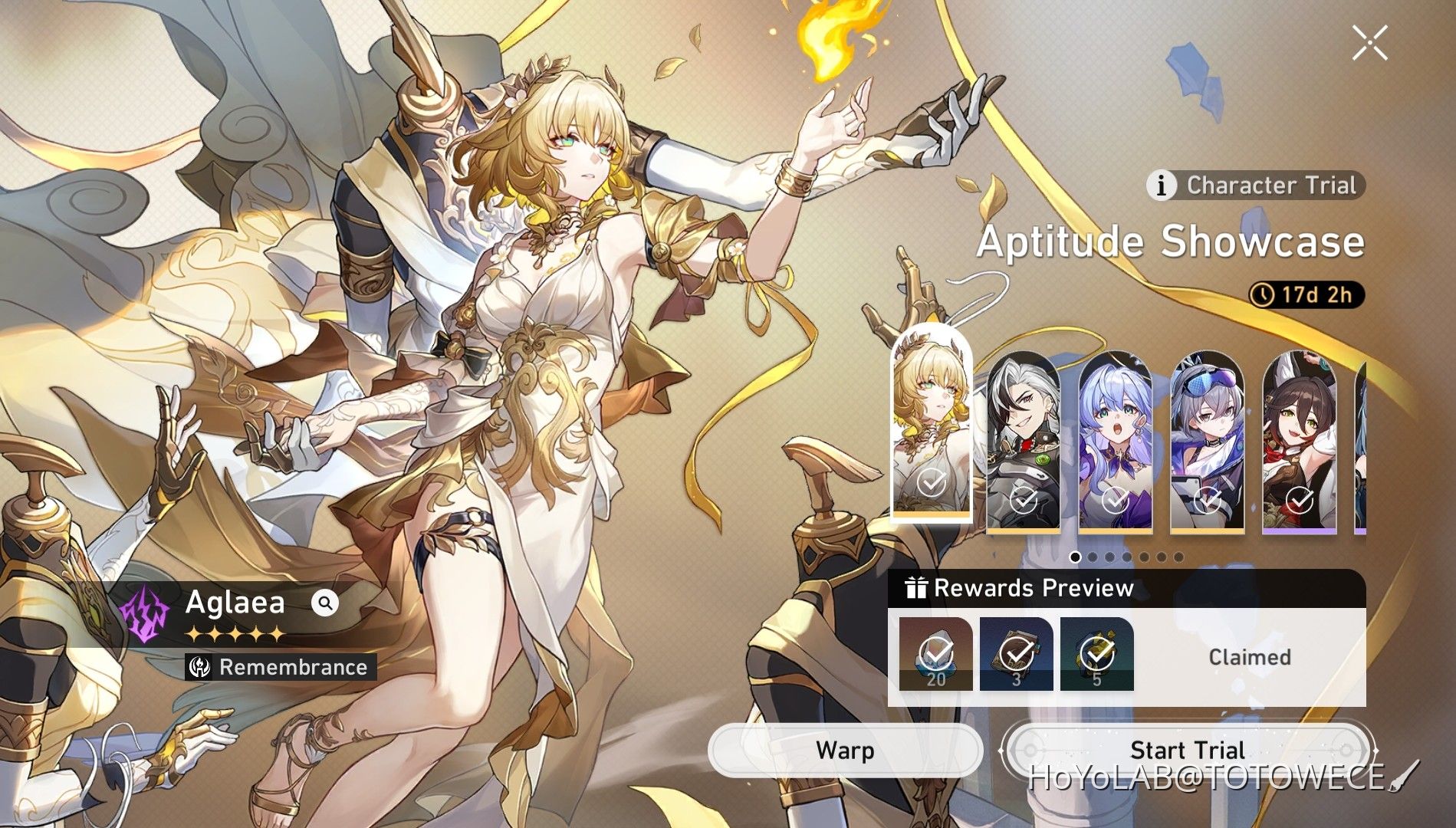This screenshot has height=828, width=1456.
Task: Switch to Silver Wolf's trial tab
Action: tap(1209, 437)
